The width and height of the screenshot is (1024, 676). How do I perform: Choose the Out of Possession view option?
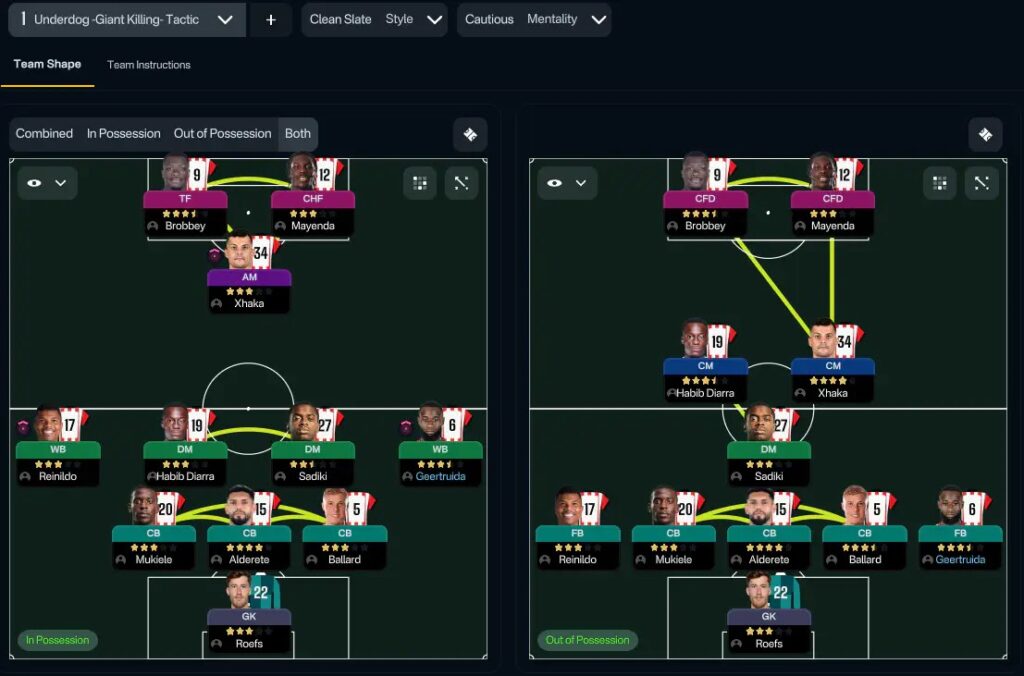[222, 134]
